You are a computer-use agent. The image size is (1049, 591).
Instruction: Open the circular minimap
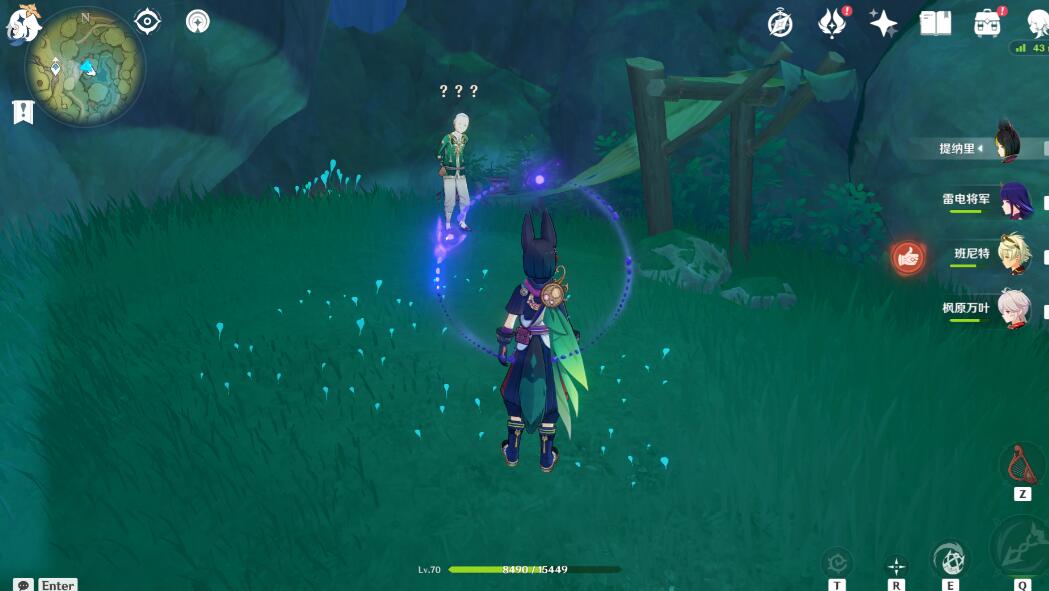click(x=85, y=67)
